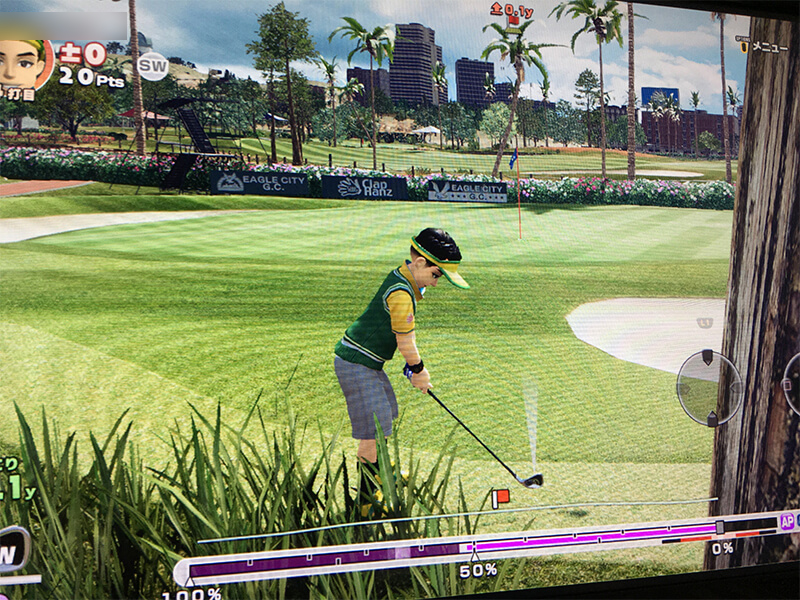Screen dimensions: 800x600
Task: Click the golfer avatar portrait
Action: (22, 65)
